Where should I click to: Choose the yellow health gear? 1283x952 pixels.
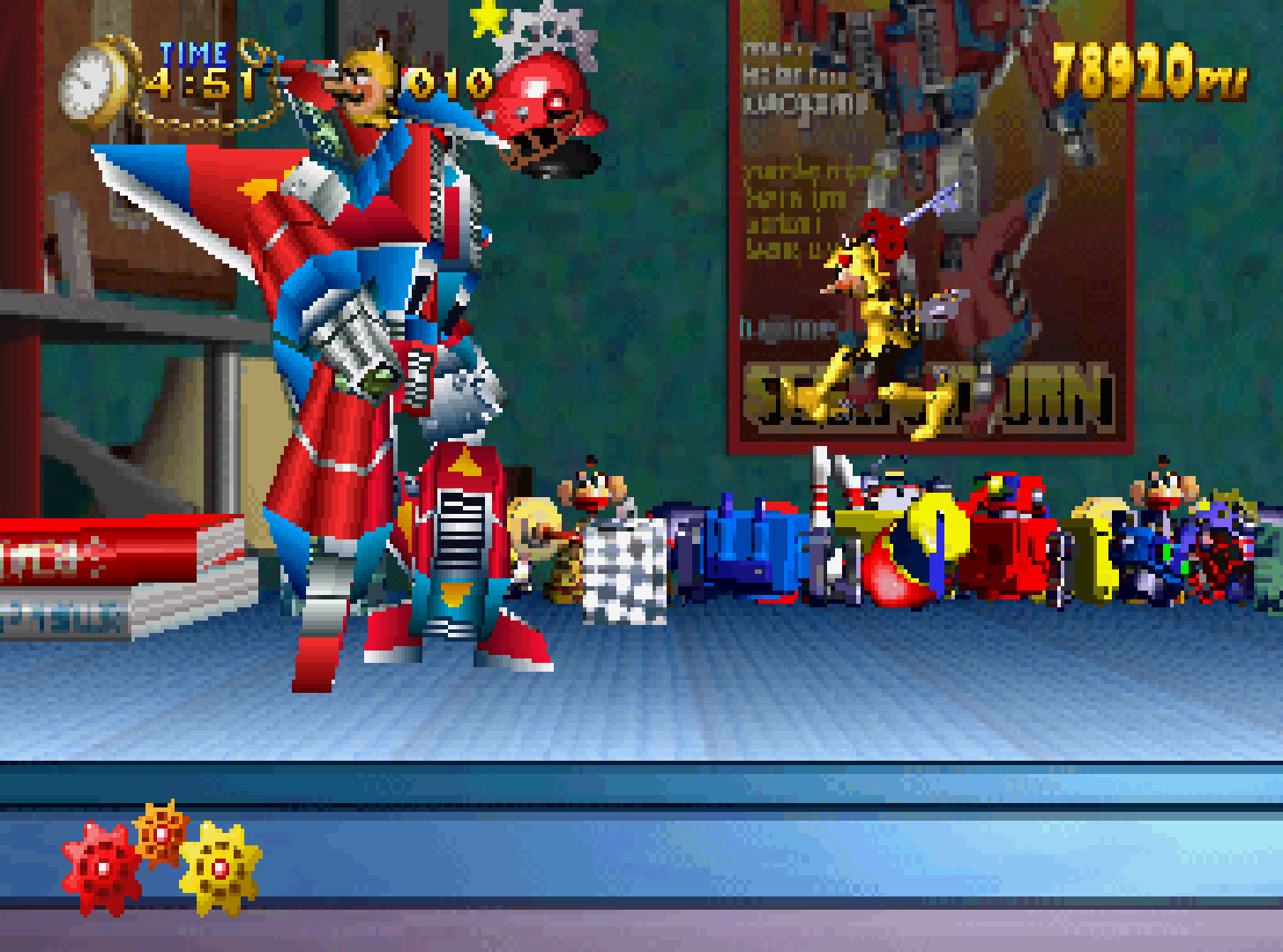coord(220,866)
